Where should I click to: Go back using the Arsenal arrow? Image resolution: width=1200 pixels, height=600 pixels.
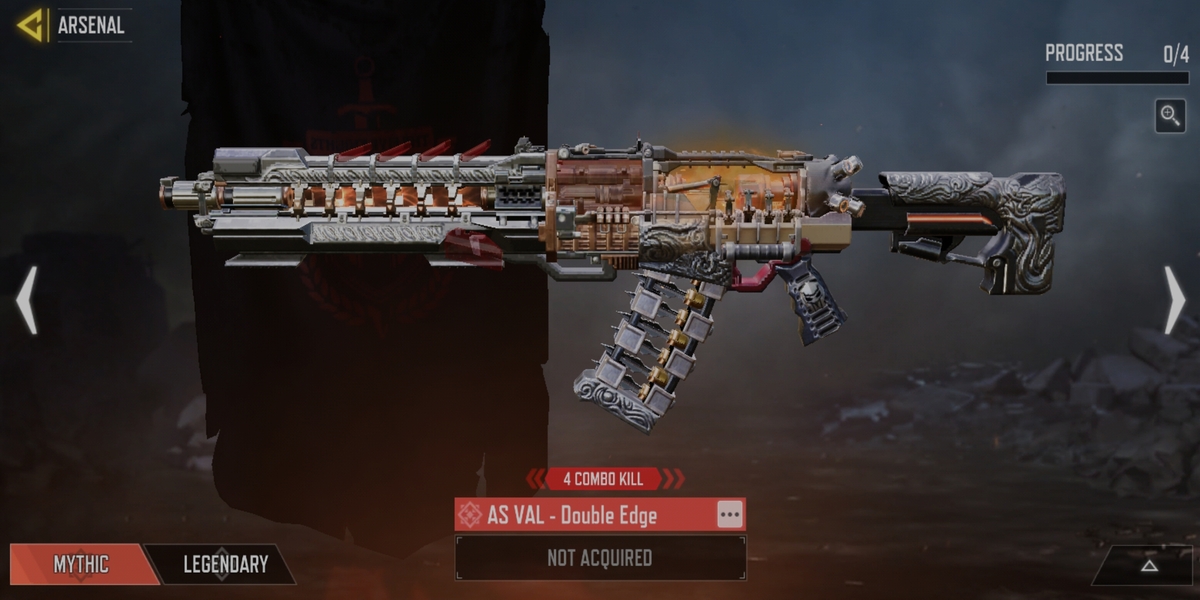(x=31, y=25)
